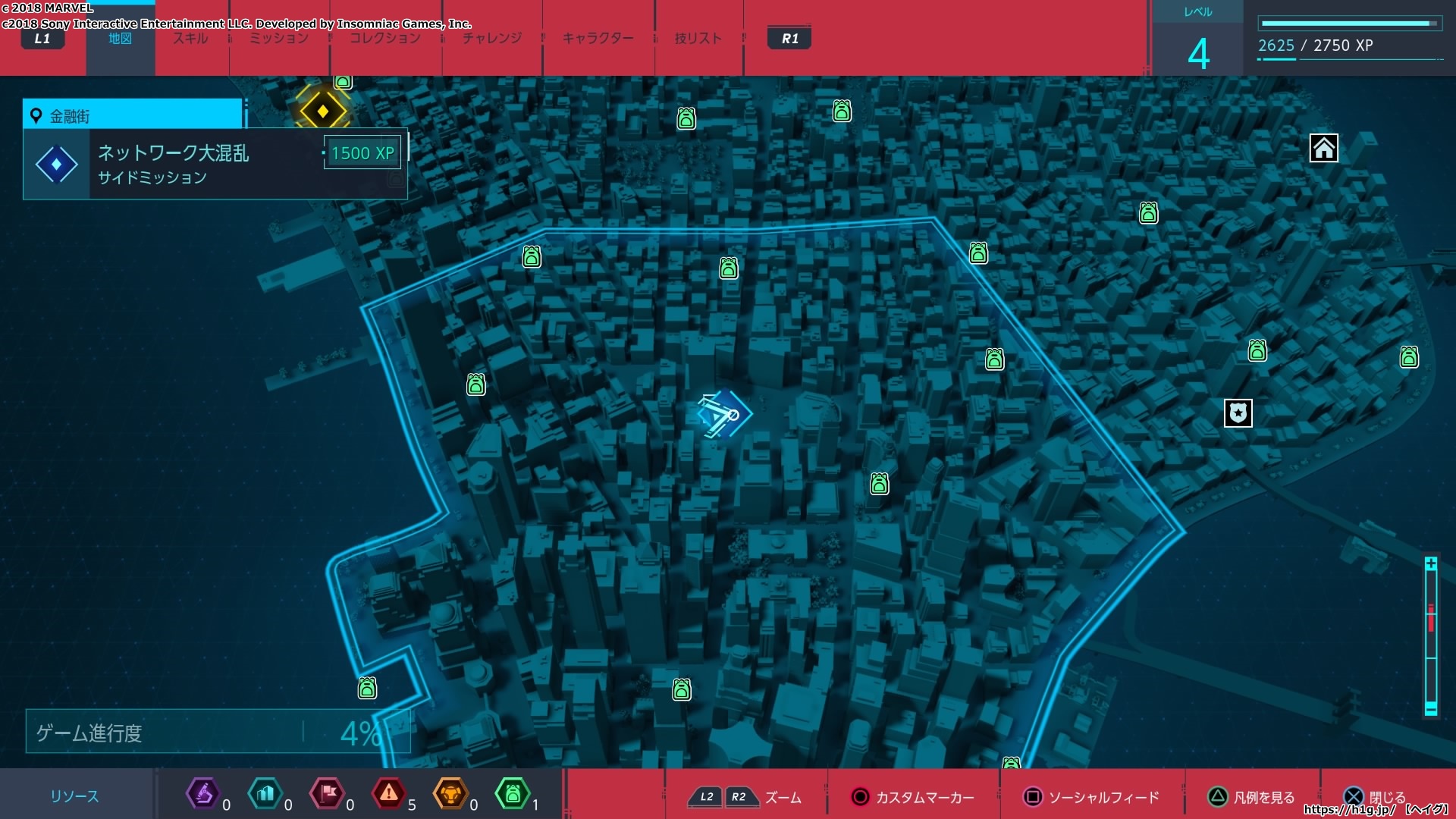This screenshot has width=1456, height=819.
Task: Click the zoom-out minus on zoom slider
Action: click(x=1430, y=709)
